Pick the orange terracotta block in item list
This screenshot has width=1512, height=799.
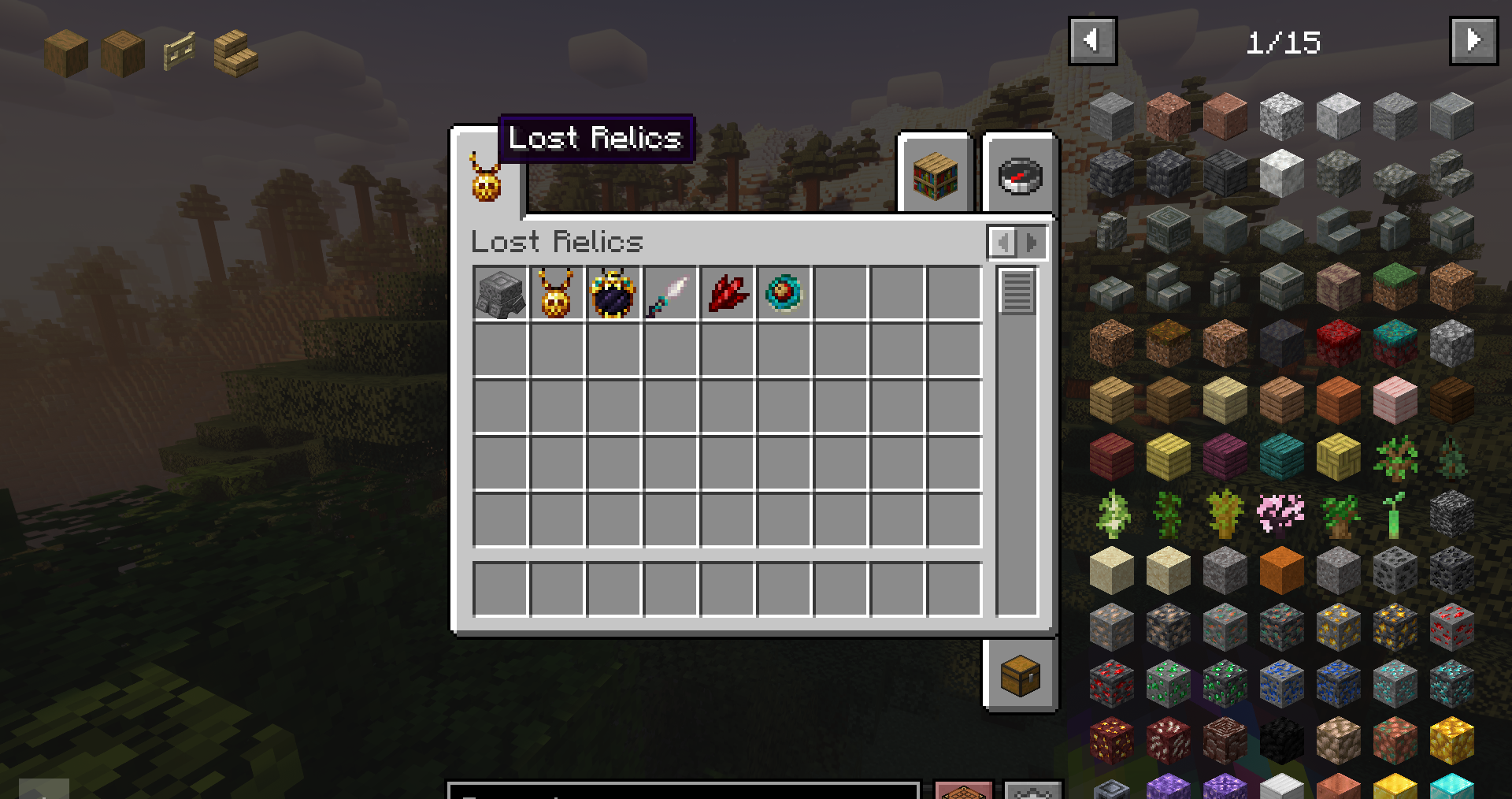(x=1281, y=570)
